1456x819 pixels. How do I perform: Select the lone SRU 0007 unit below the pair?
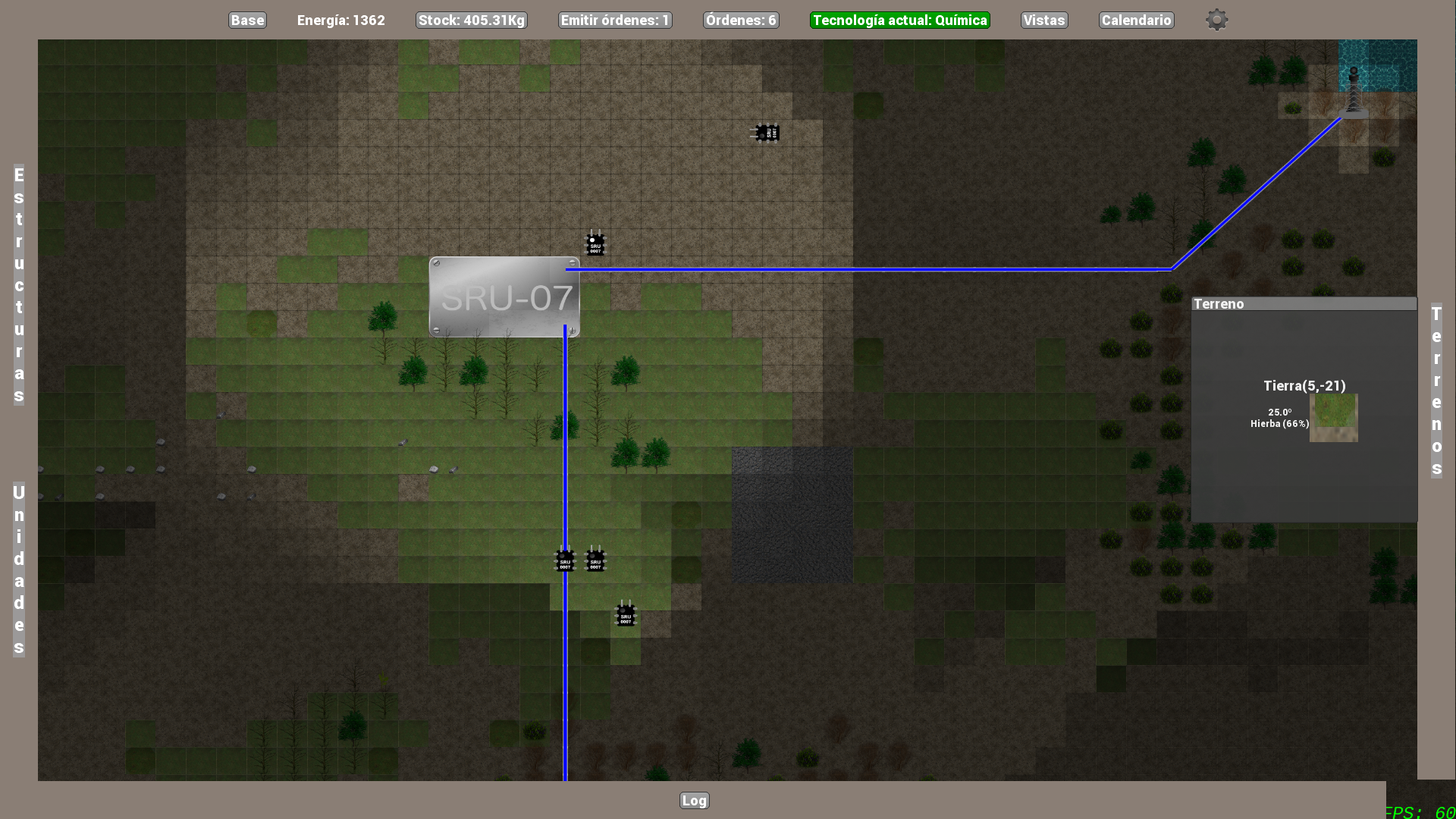point(625,615)
